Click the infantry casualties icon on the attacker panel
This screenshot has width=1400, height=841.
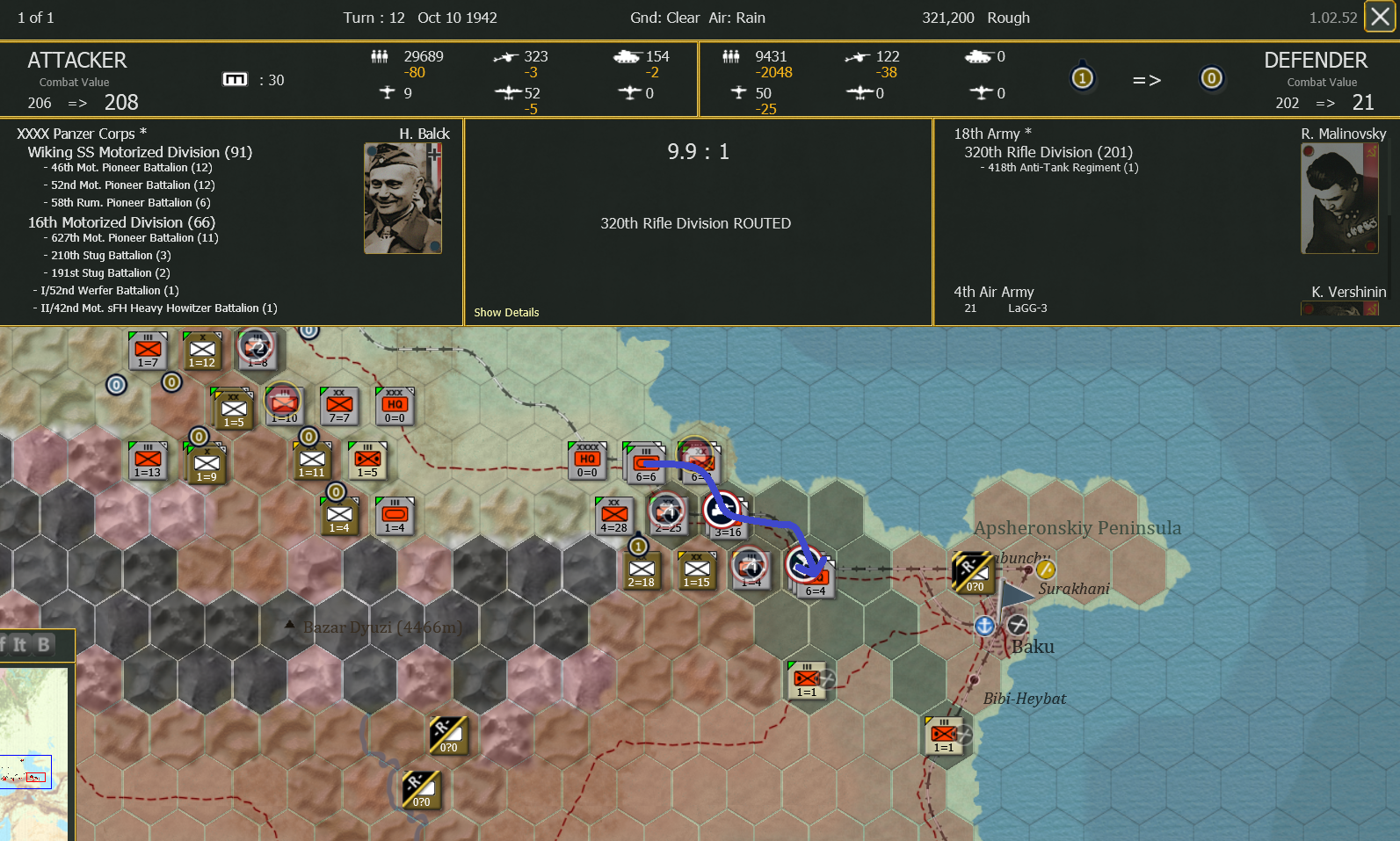coord(381,56)
